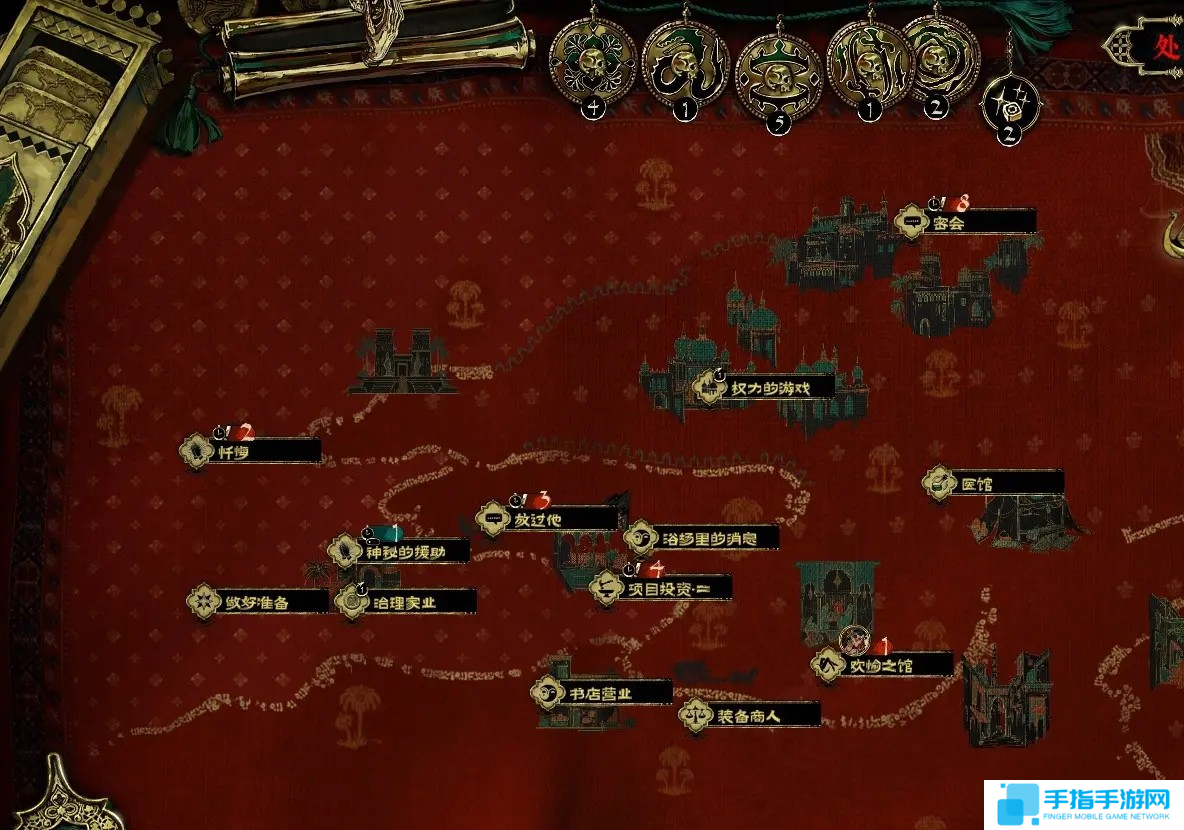The image size is (1184, 830).
Task: Open the 神秘的援助 event
Action: click(x=401, y=551)
